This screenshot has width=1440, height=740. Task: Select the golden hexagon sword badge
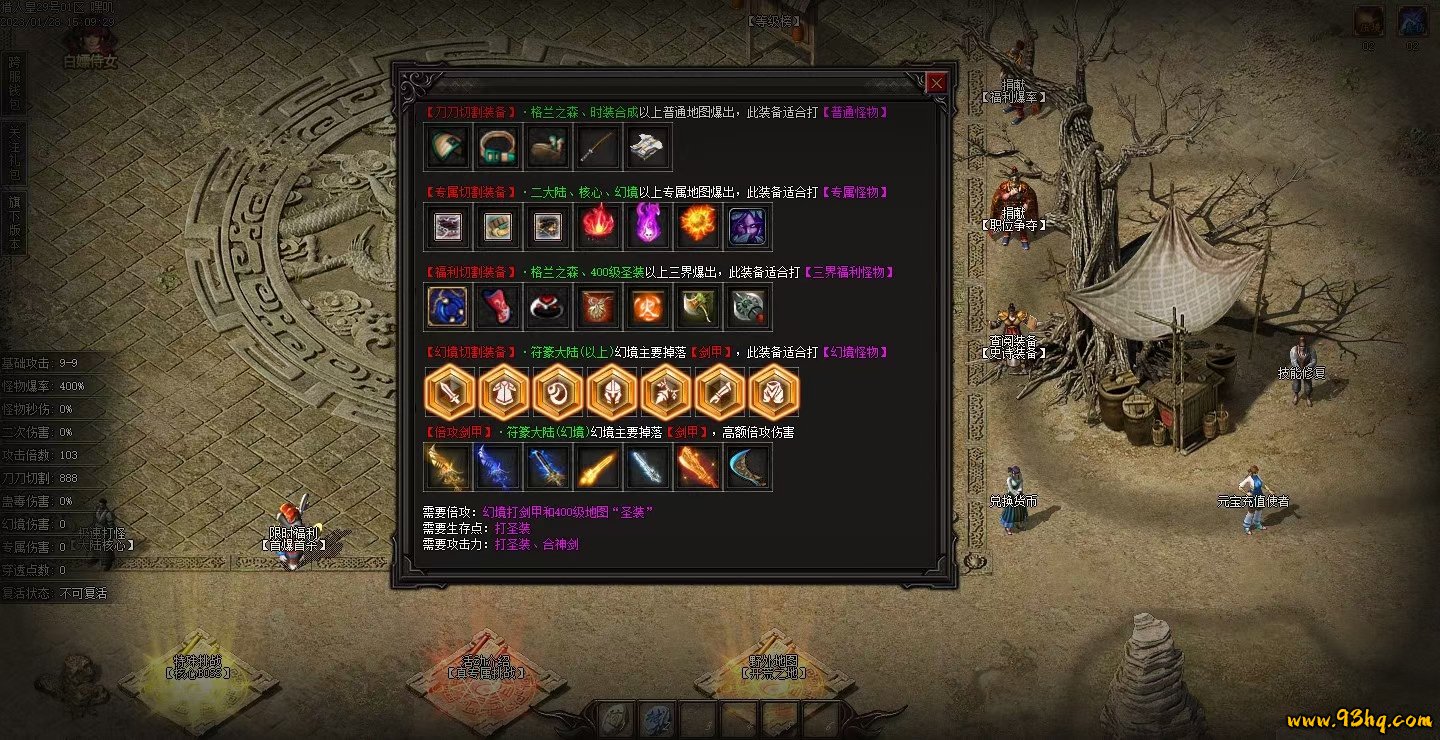(x=451, y=392)
